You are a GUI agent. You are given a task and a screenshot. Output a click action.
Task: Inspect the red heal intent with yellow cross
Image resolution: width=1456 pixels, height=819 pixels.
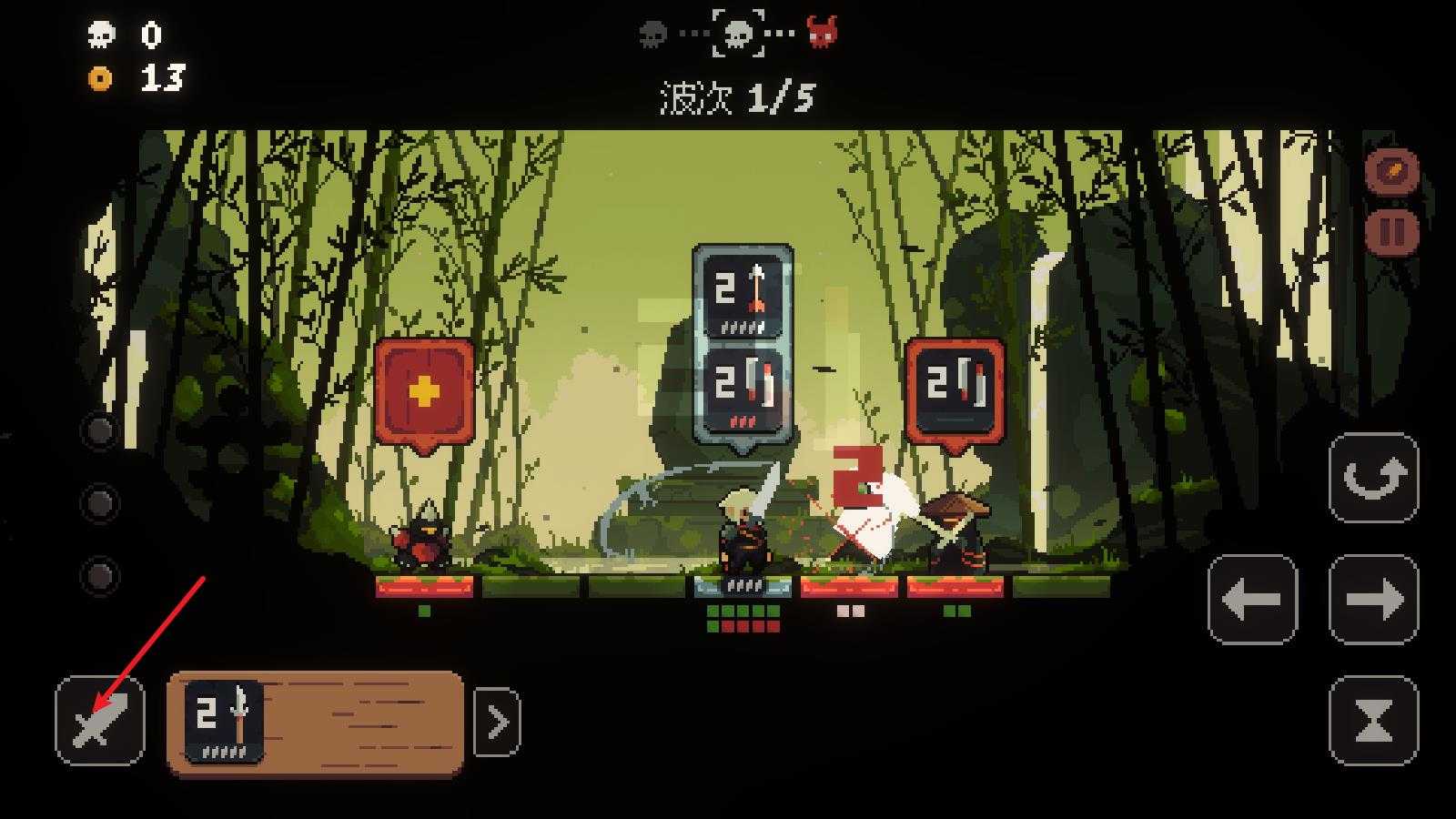424,391
